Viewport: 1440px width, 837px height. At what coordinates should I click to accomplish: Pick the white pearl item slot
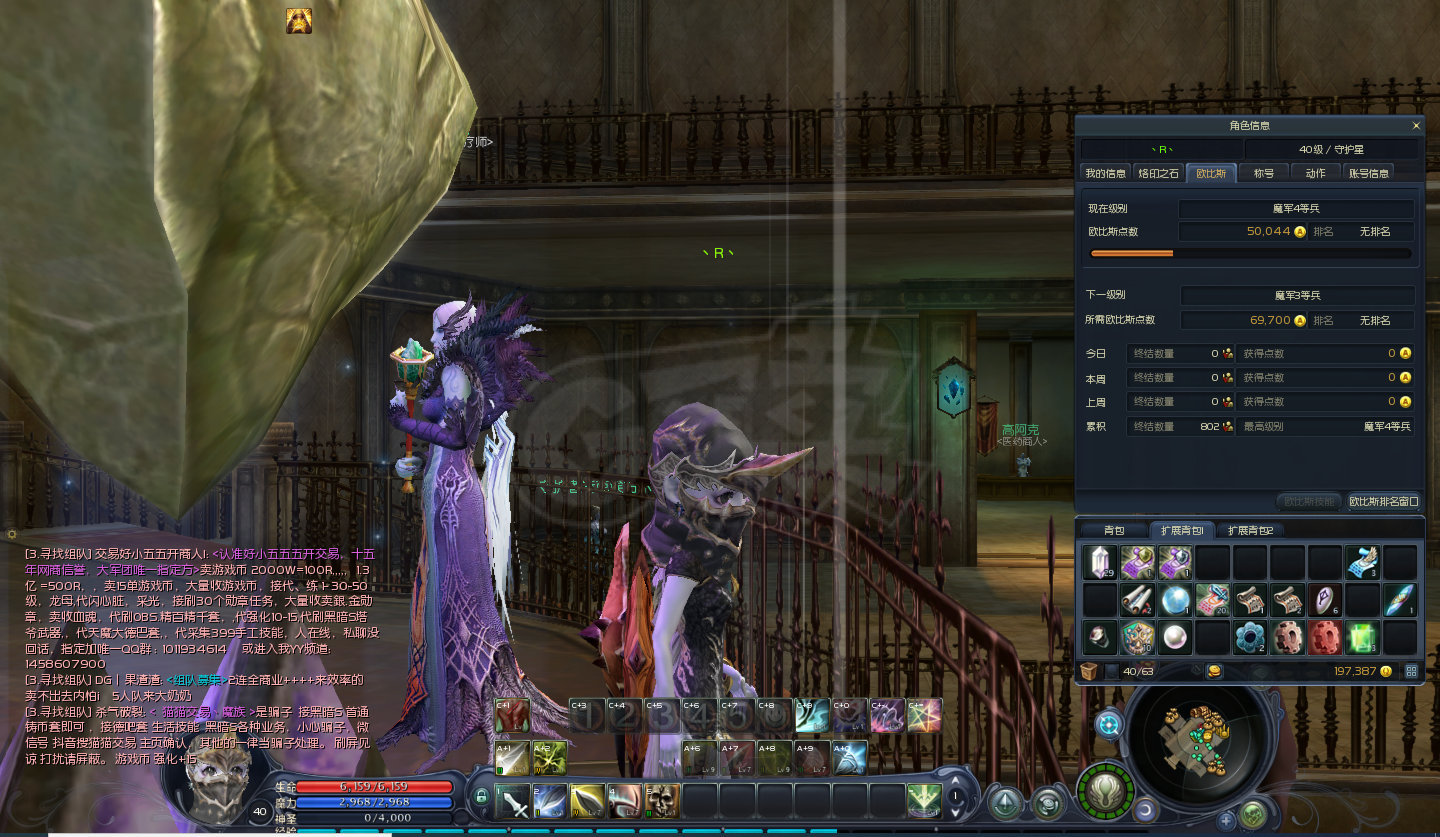(x=1175, y=637)
